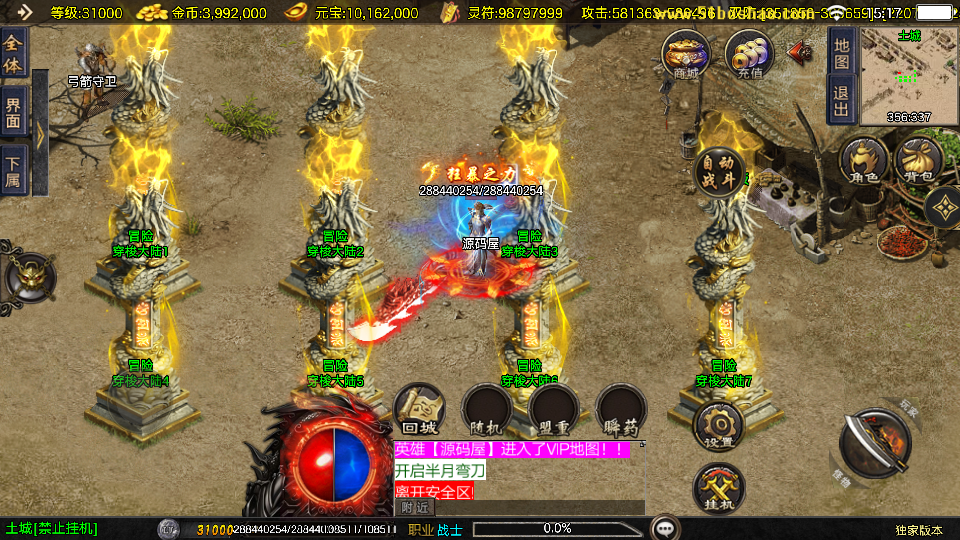Start 挂机 auto-farming

(x=718, y=490)
